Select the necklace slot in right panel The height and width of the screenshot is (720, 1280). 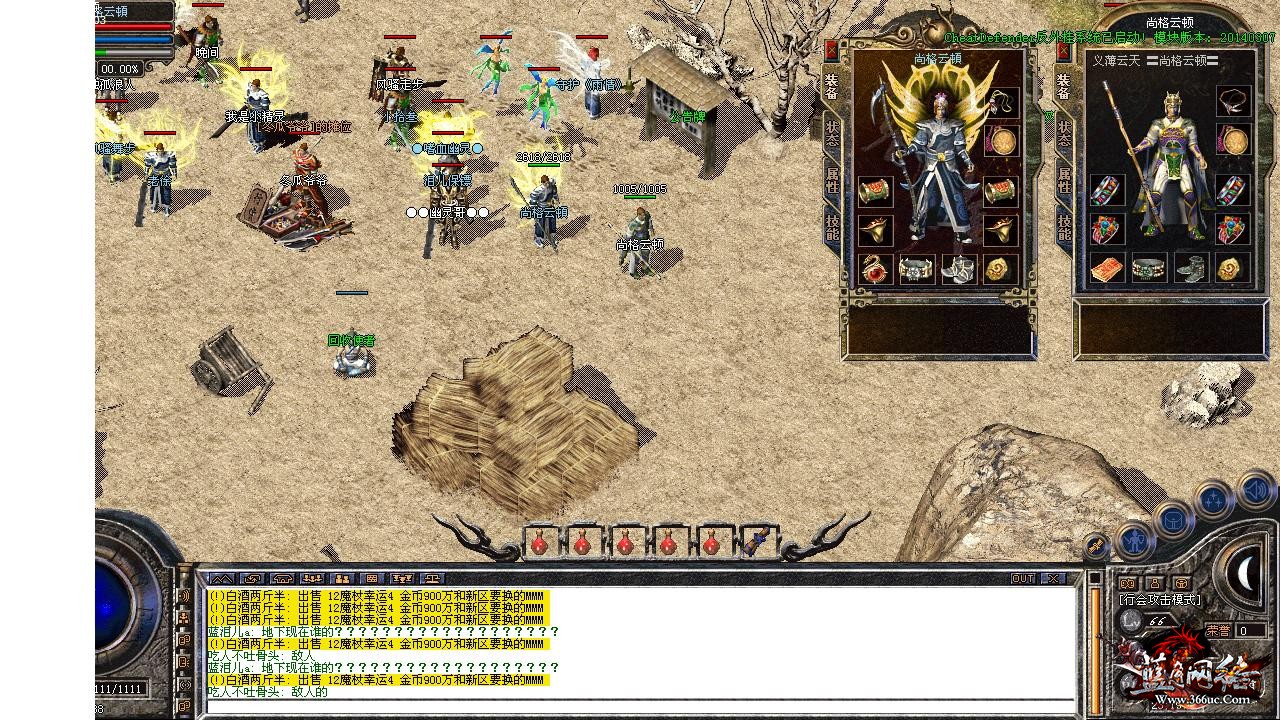(1232, 101)
